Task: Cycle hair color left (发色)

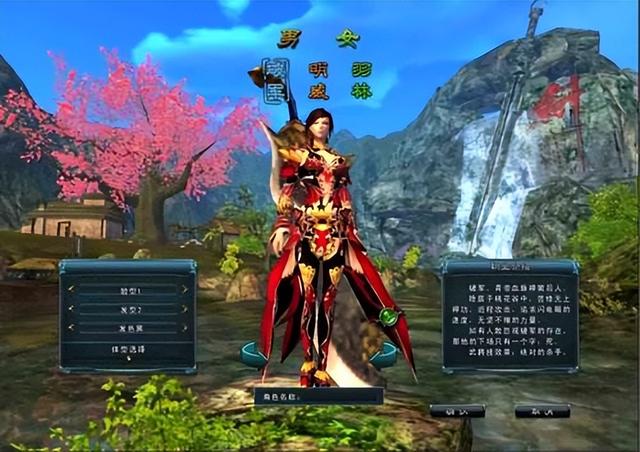Action: point(71,328)
